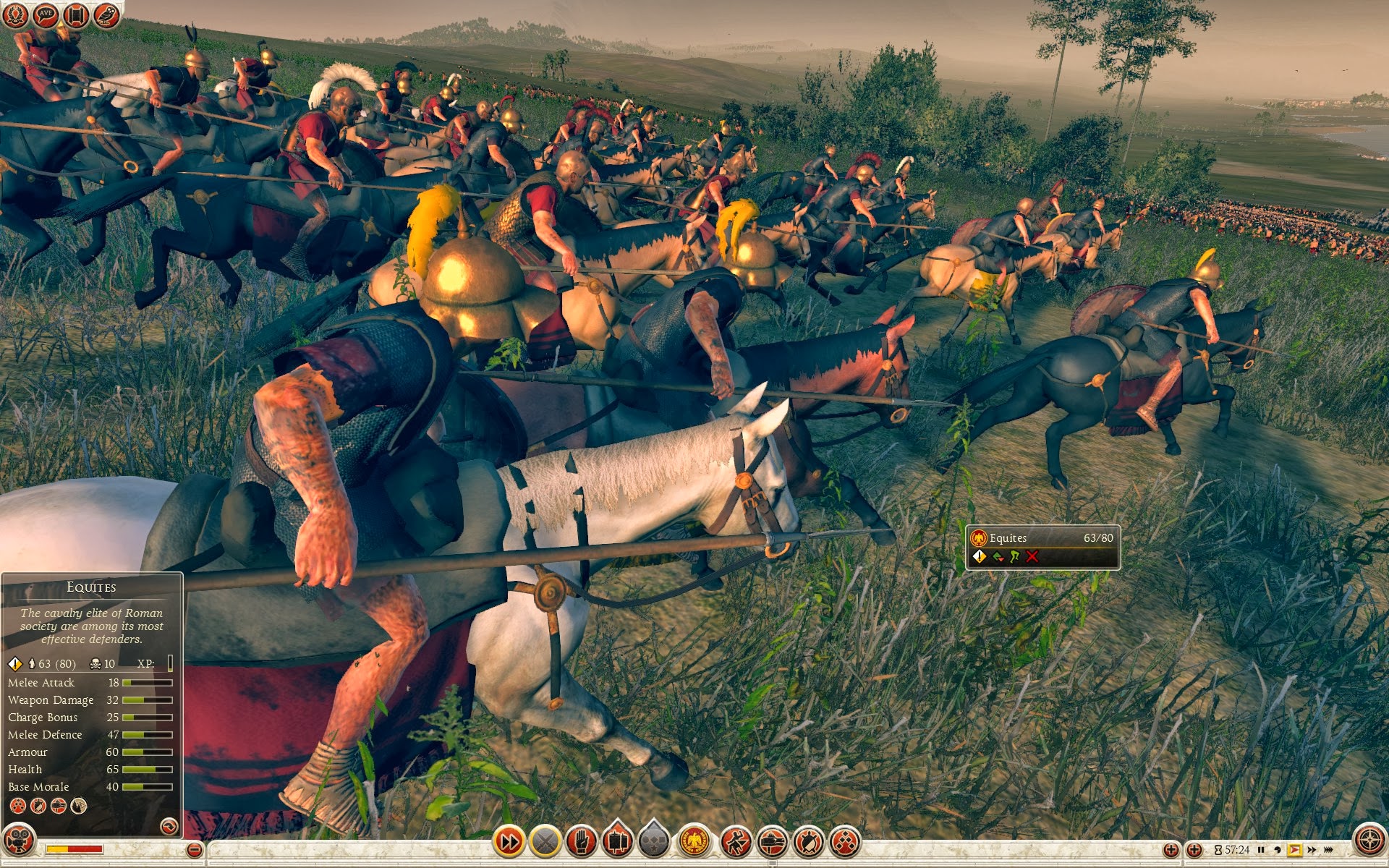
Task: Click the raised hand halt order
Action: click(581, 841)
